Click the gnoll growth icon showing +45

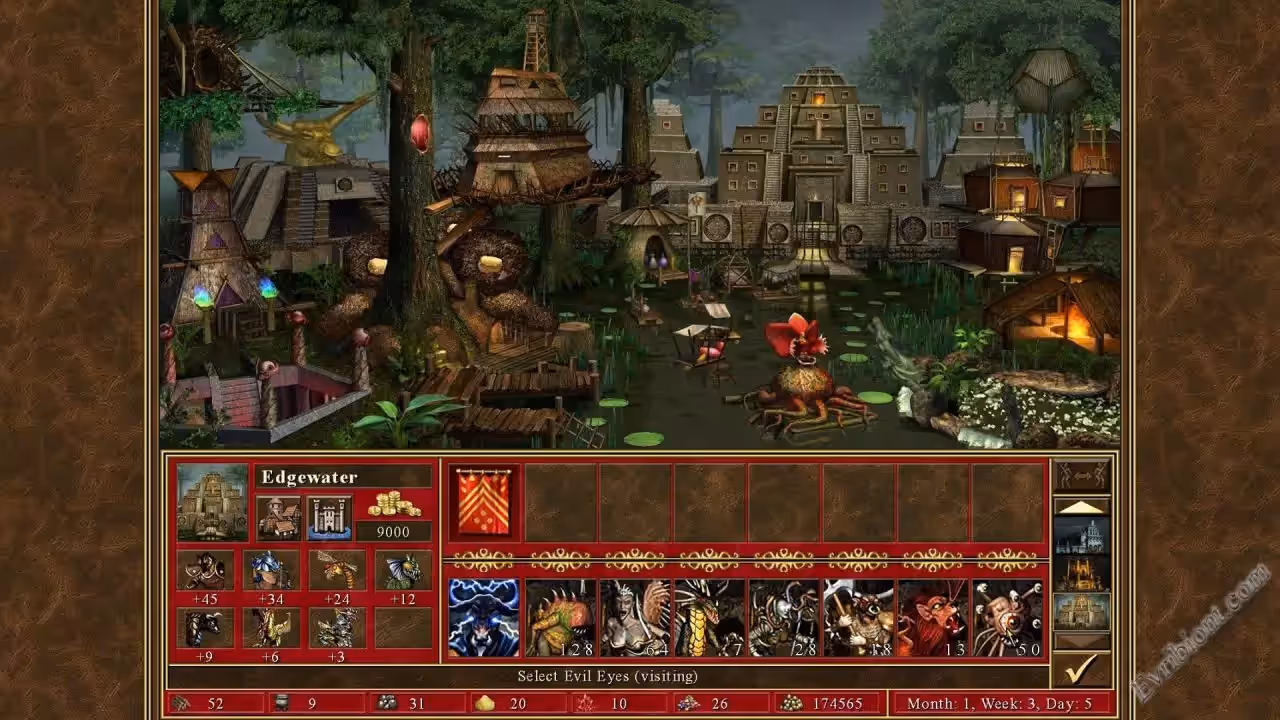[206, 570]
